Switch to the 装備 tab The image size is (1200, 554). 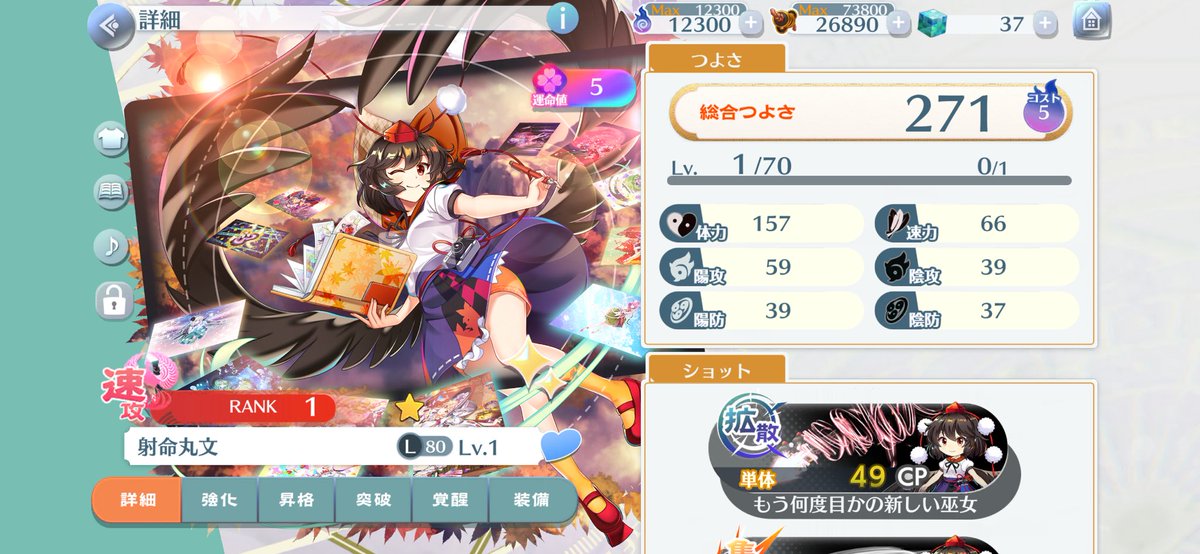point(530,500)
